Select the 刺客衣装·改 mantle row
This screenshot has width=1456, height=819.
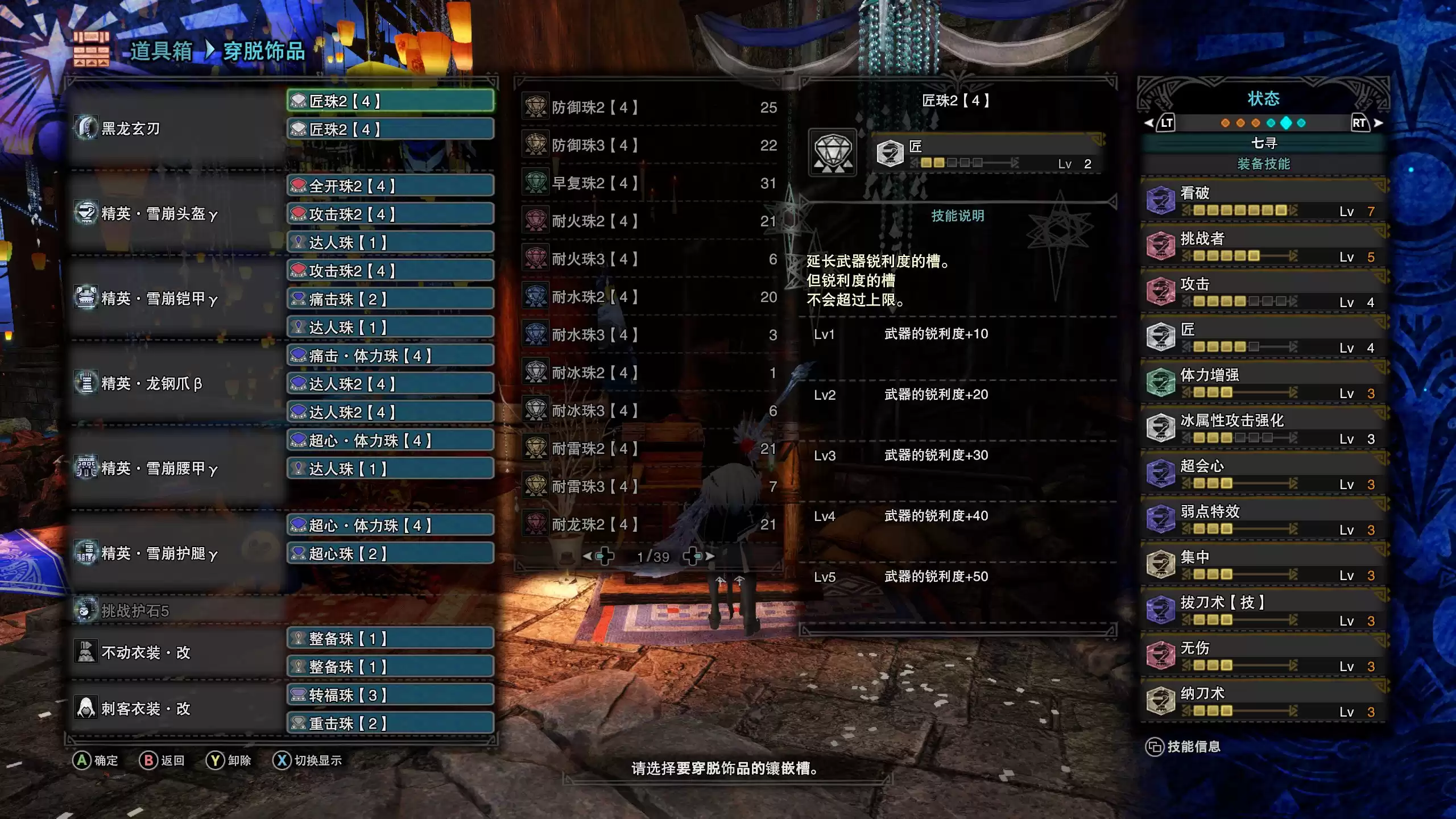pos(176,709)
